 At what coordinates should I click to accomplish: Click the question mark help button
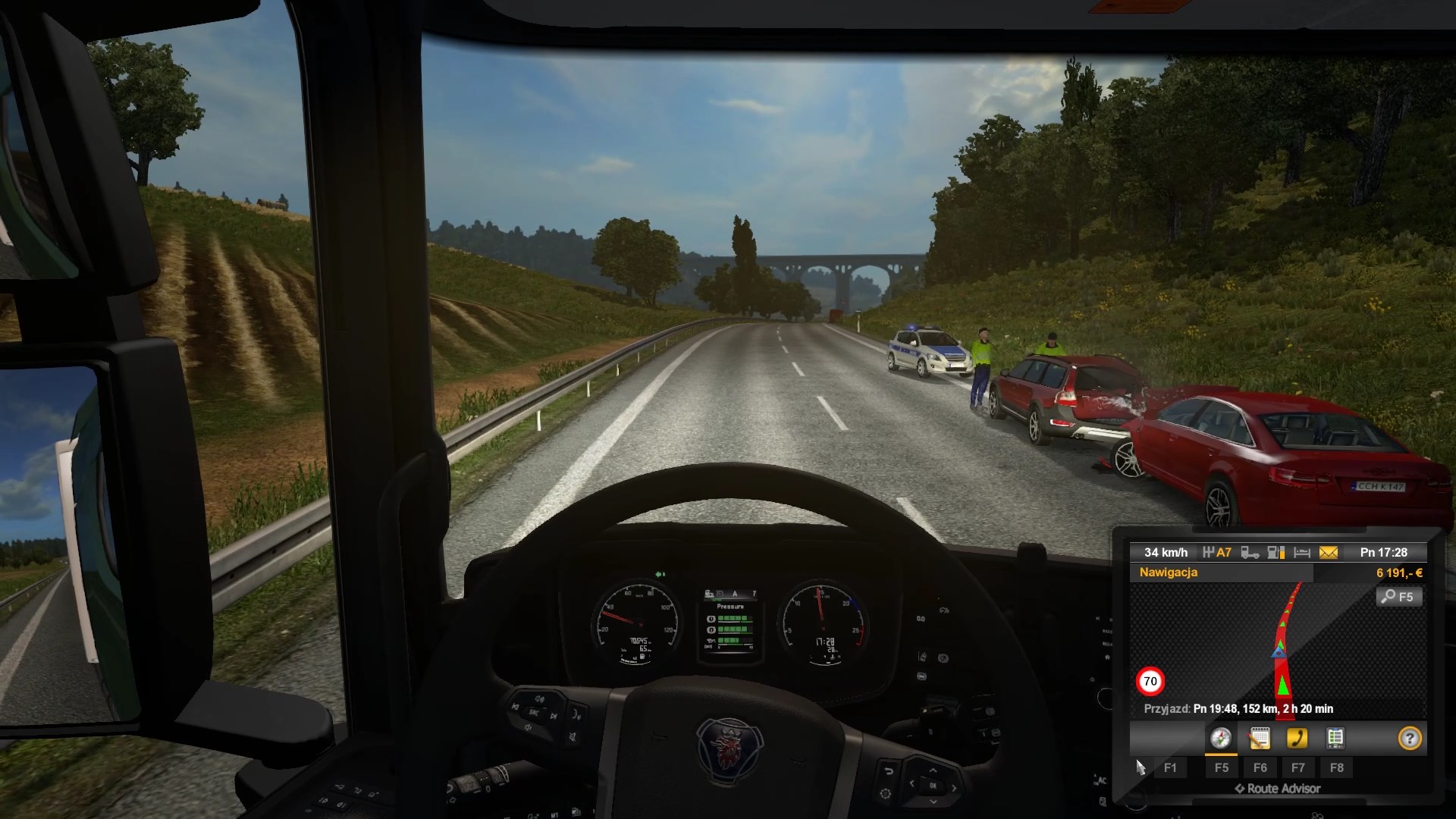point(1410,739)
